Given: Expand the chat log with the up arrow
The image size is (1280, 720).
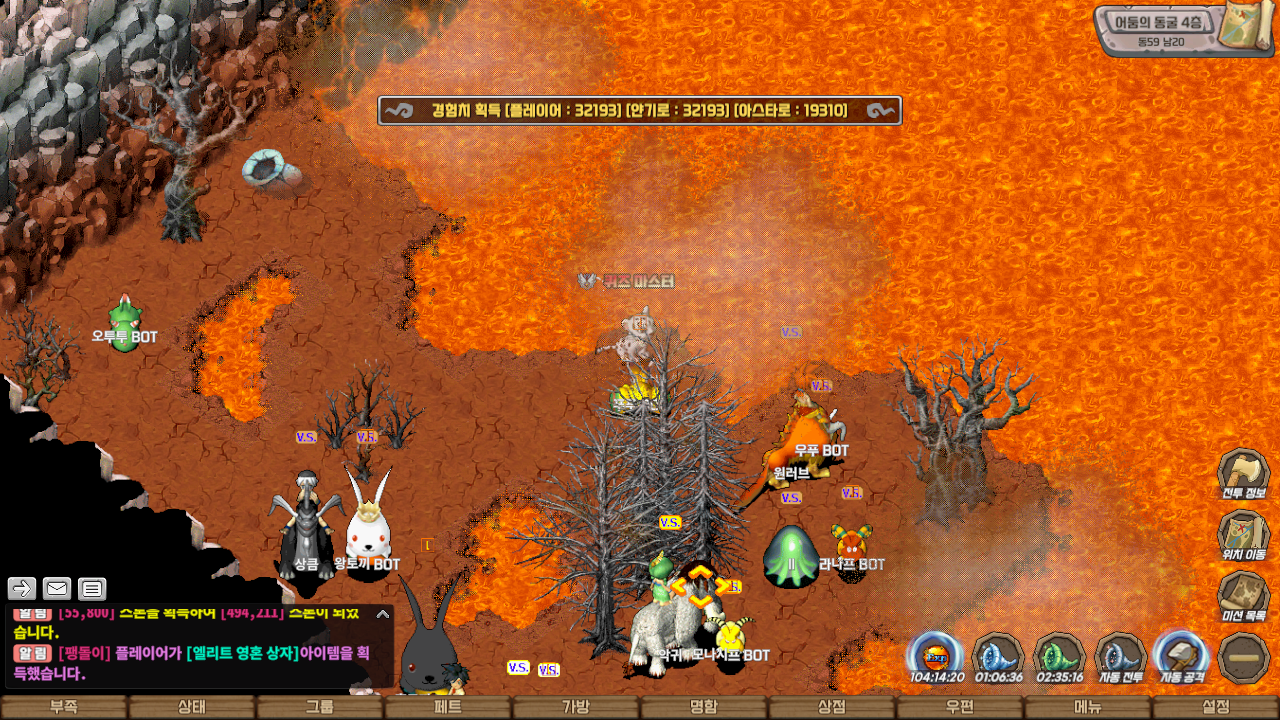Looking at the screenshot, I should tap(382, 614).
